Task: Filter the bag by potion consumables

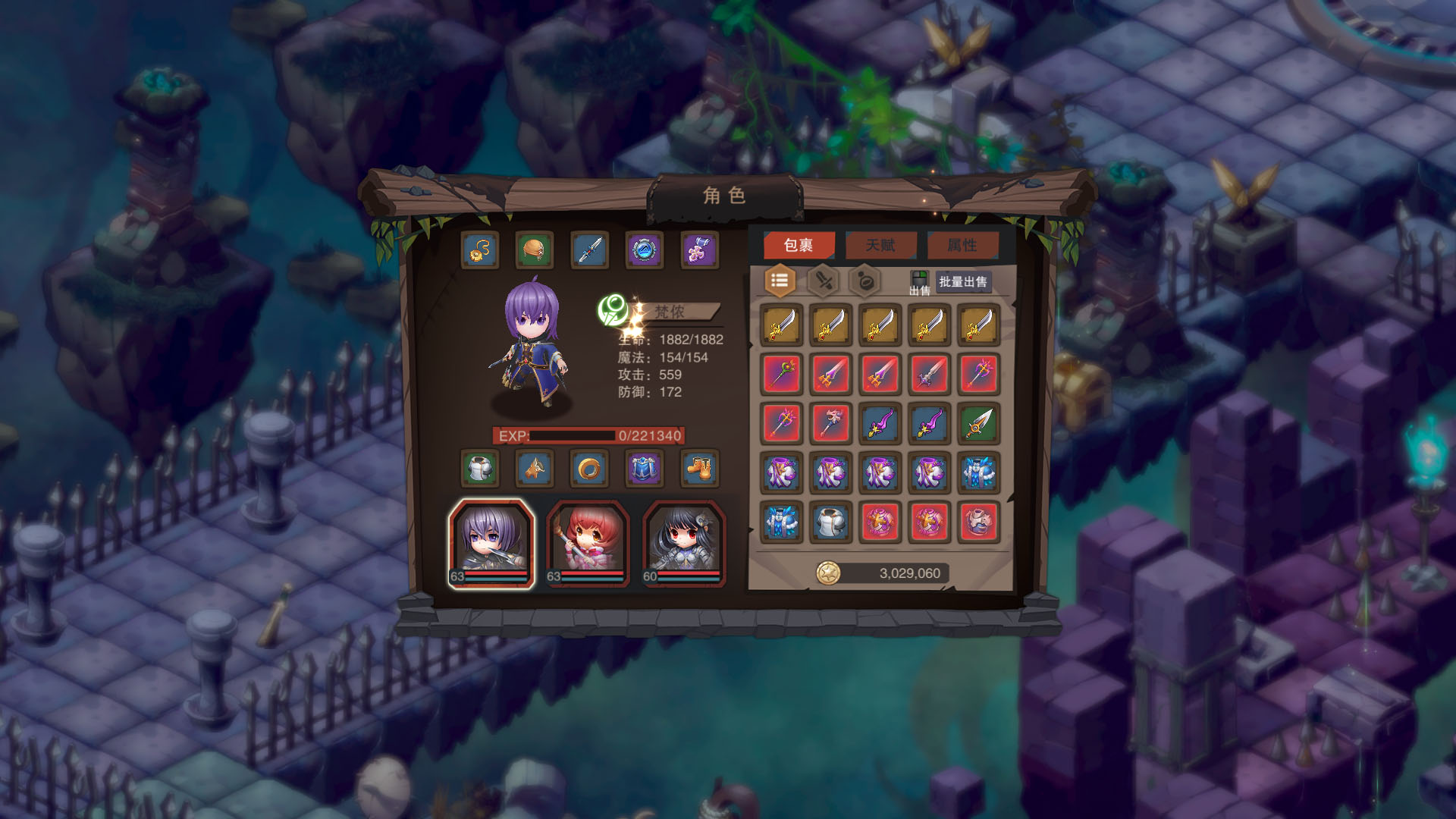Action: pos(865,281)
